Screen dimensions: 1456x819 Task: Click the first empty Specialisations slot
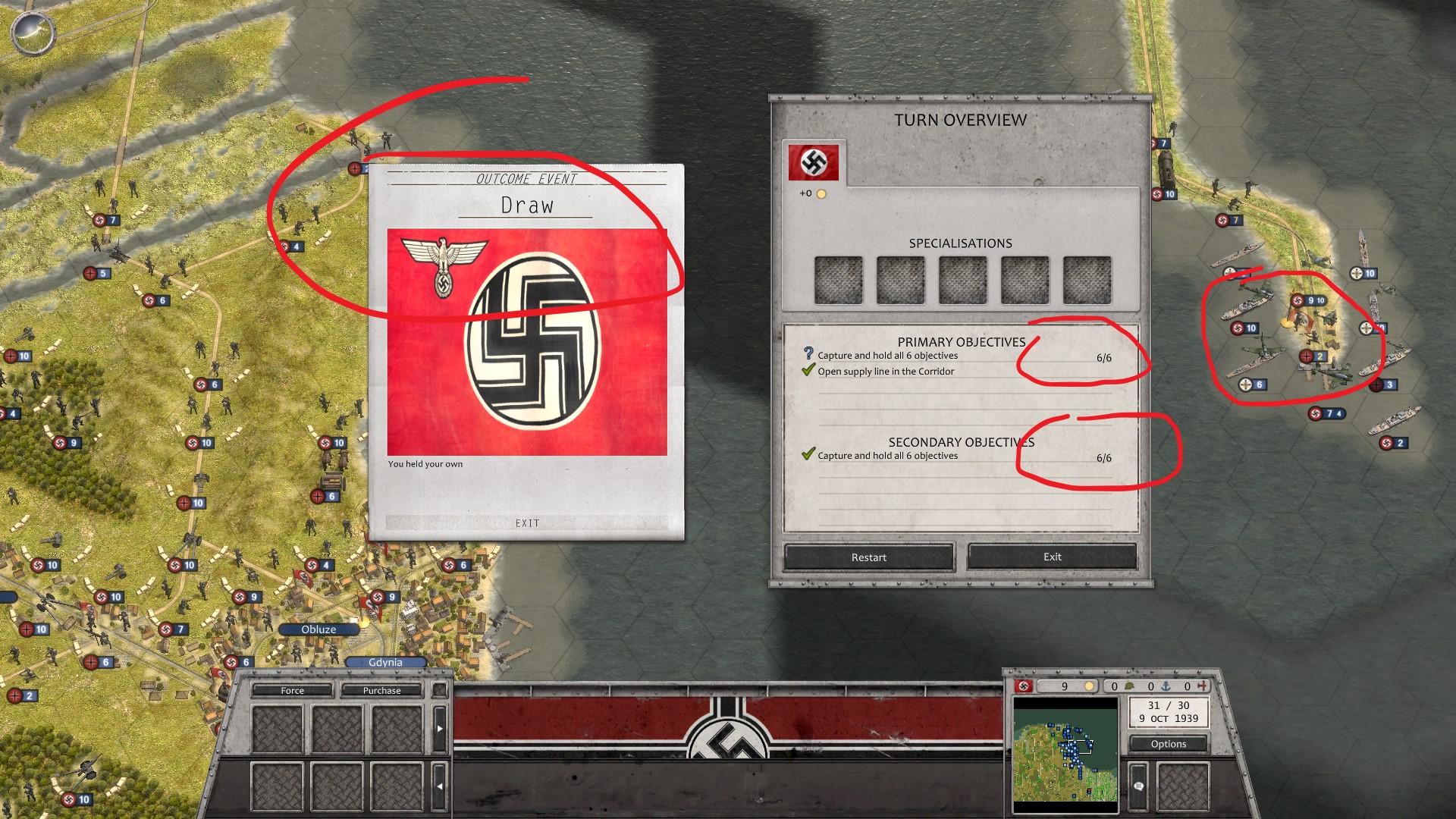(839, 279)
